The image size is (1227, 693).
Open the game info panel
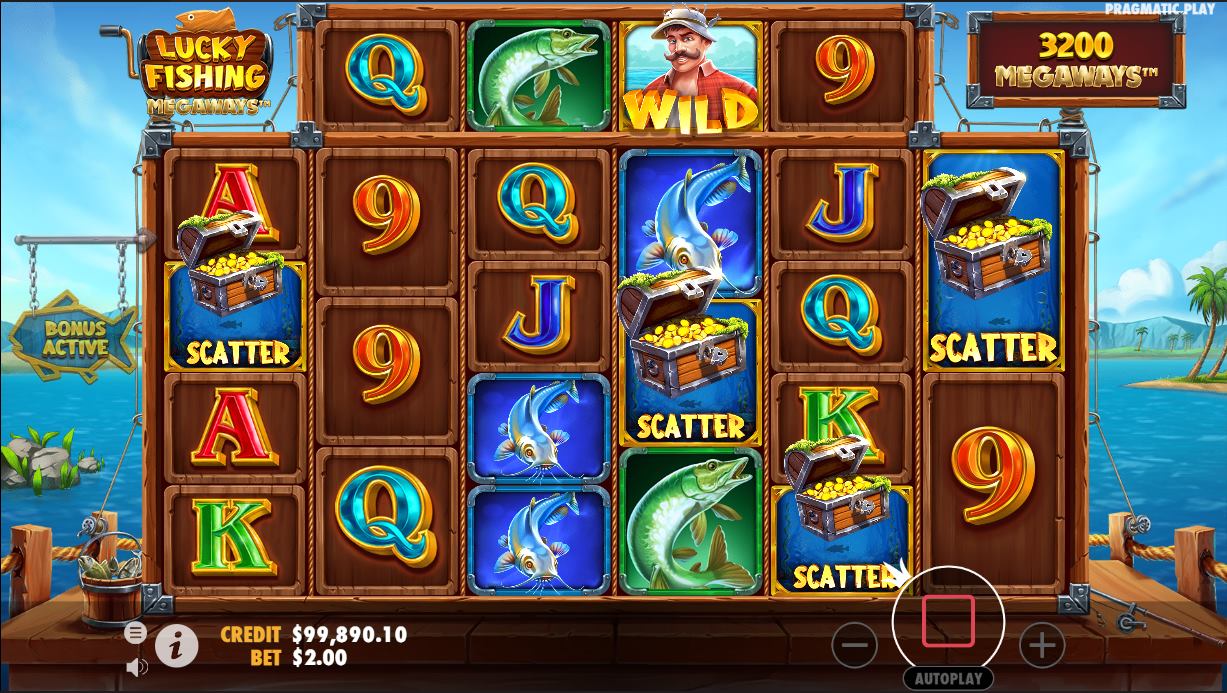[x=176, y=646]
